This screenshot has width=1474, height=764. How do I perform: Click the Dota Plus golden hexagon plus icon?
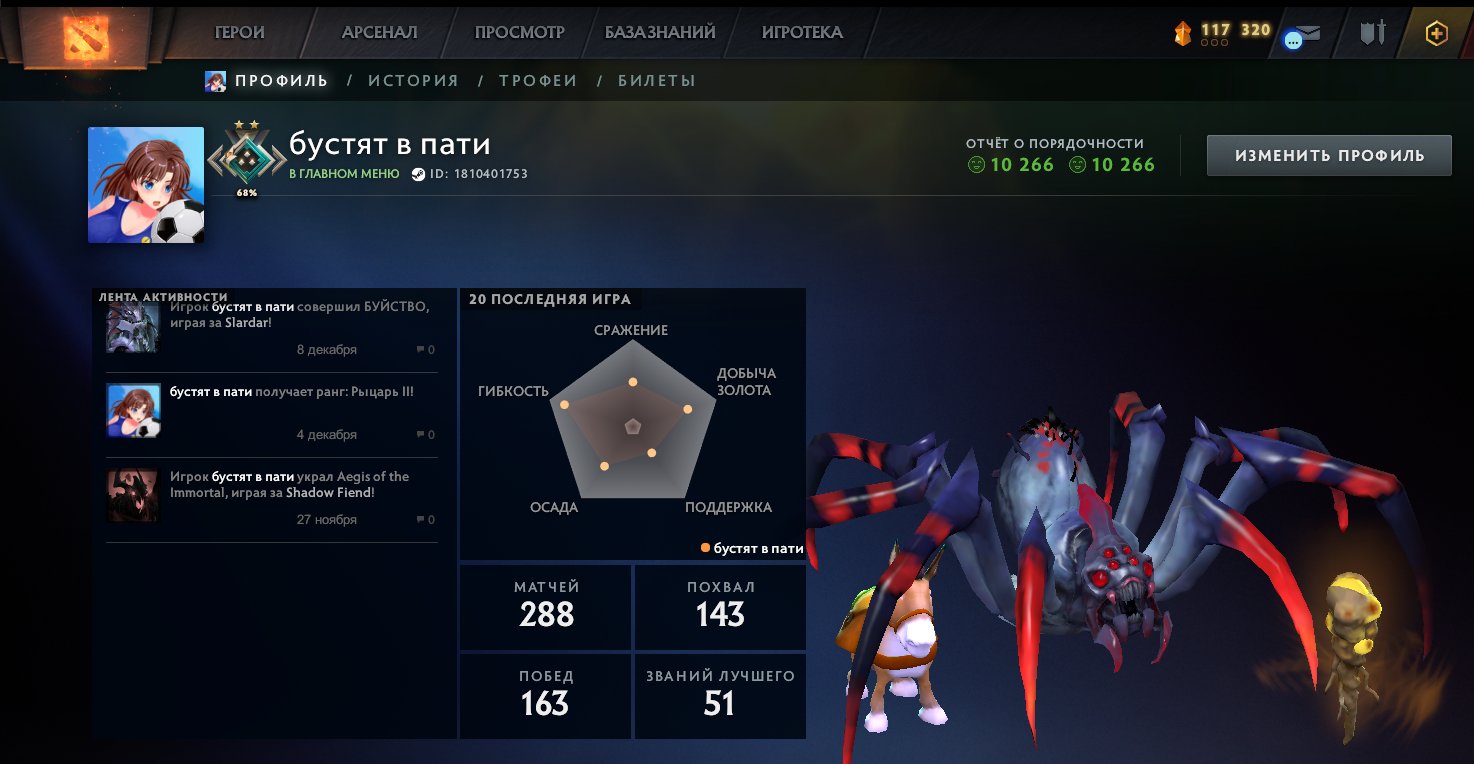point(1436,32)
